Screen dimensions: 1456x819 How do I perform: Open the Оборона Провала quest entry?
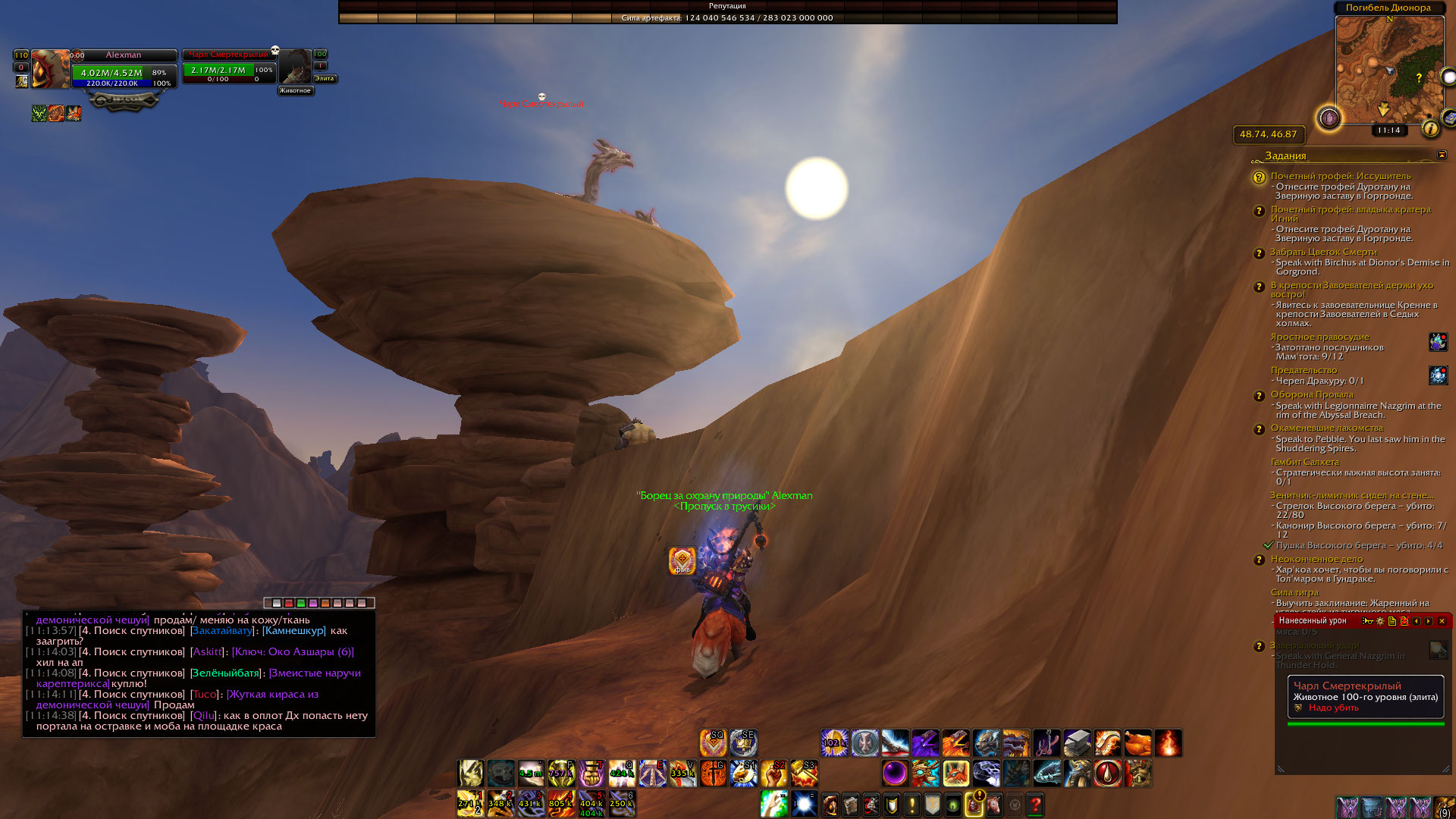coord(1312,394)
